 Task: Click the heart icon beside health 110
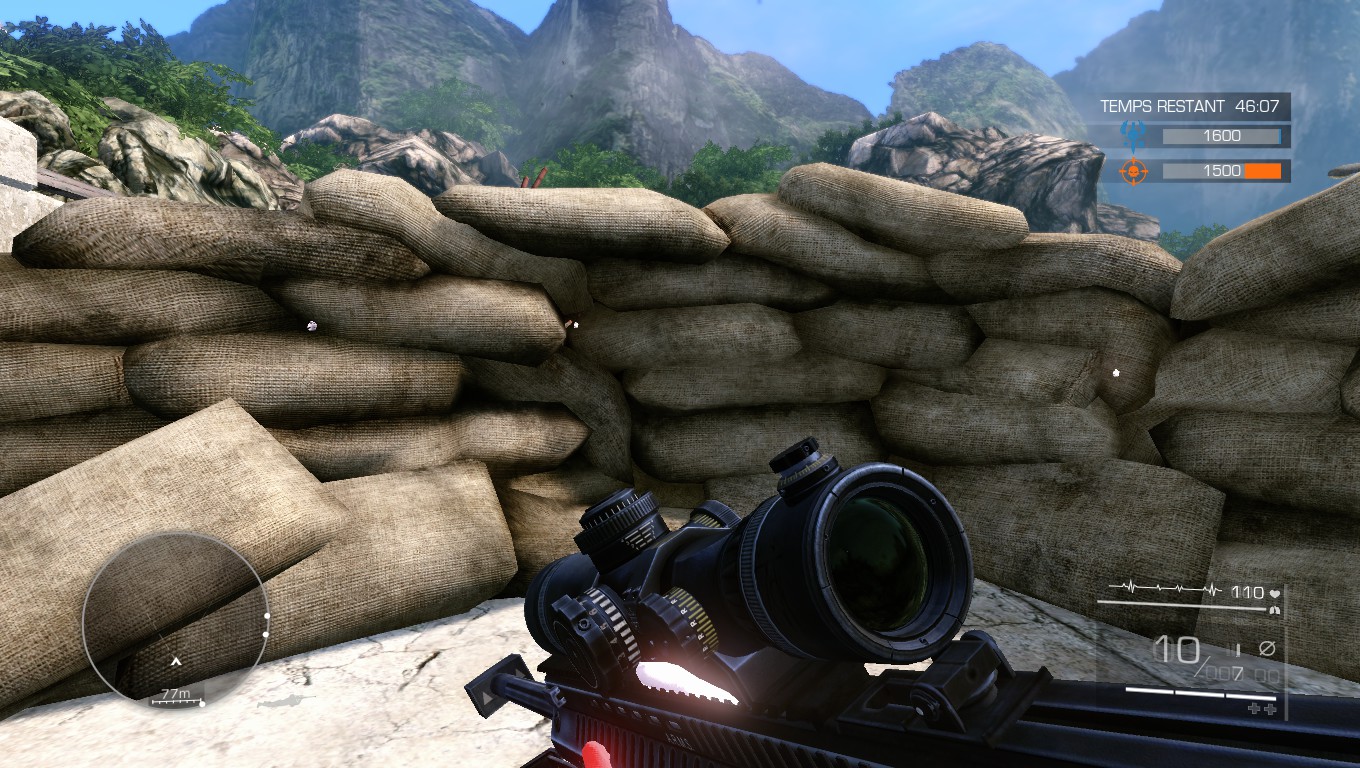(1274, 593)
